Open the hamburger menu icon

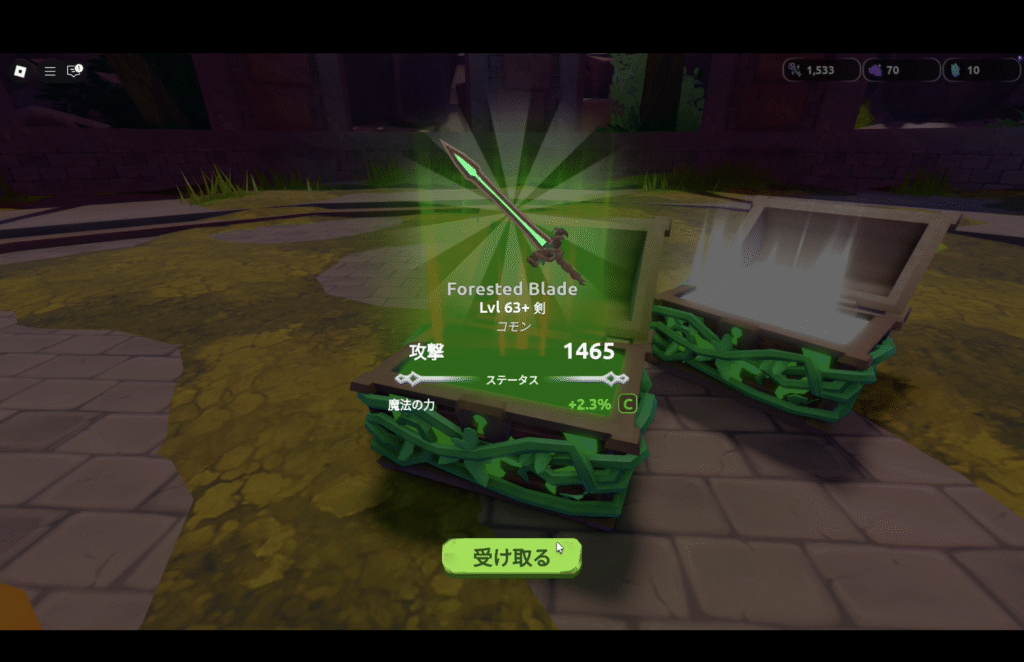(x=49, y=71)
